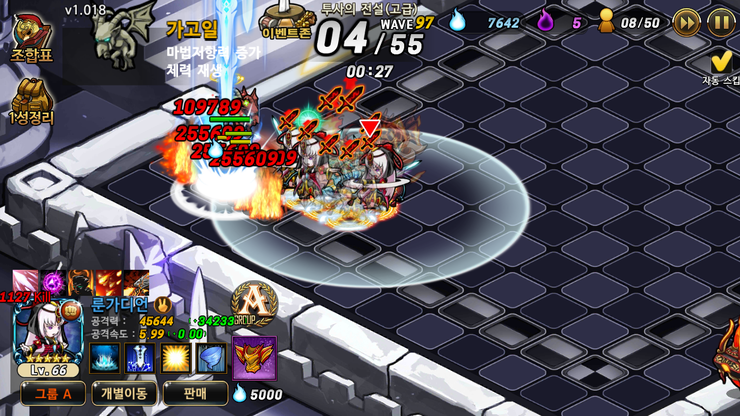This screenshot has height=416, width=740.
Task: Select the 가고일 gargoyle boss portrait
Action: tap(123, 38)
